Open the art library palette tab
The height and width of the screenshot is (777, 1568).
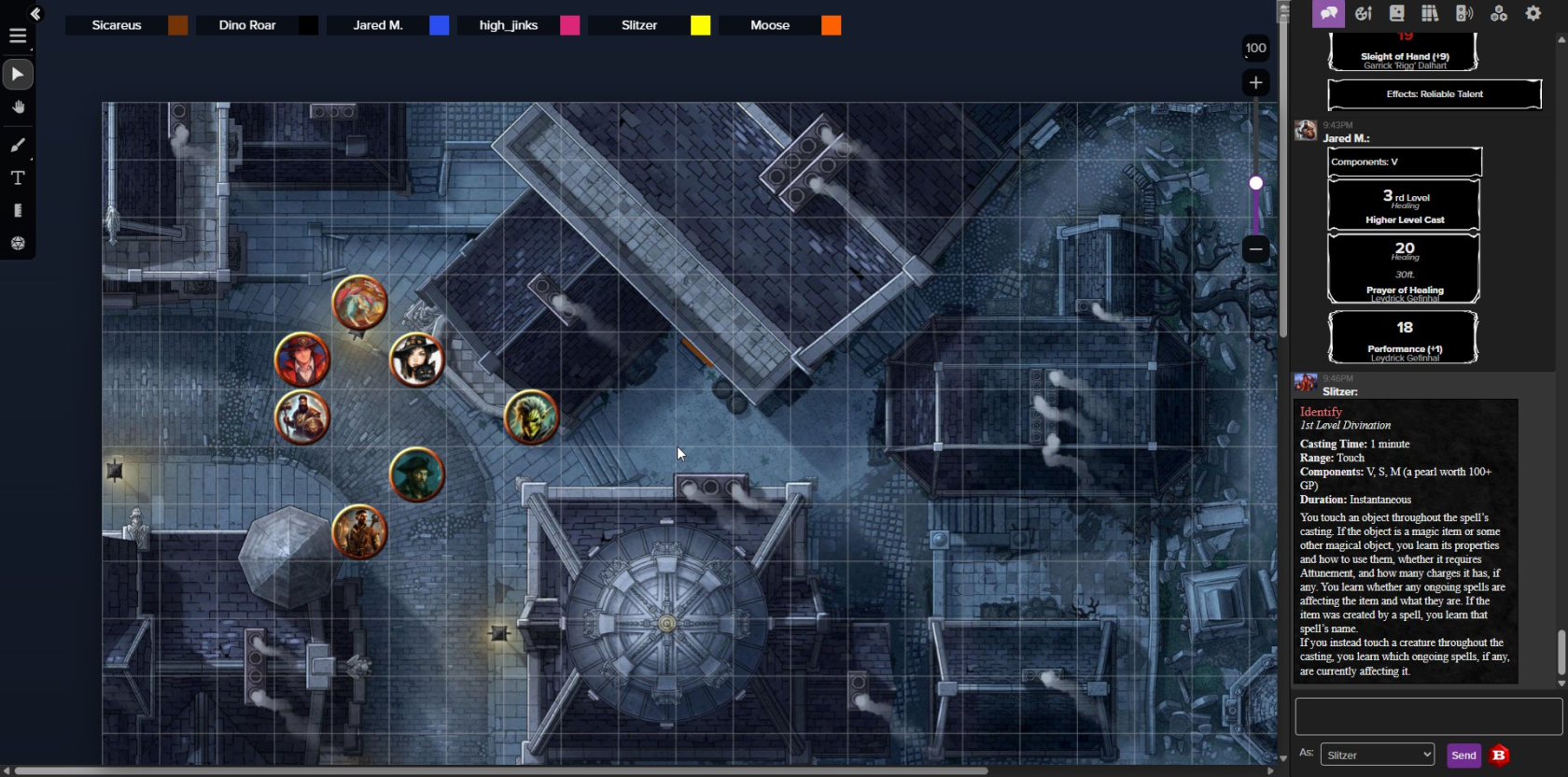(x=1363, y=13)
